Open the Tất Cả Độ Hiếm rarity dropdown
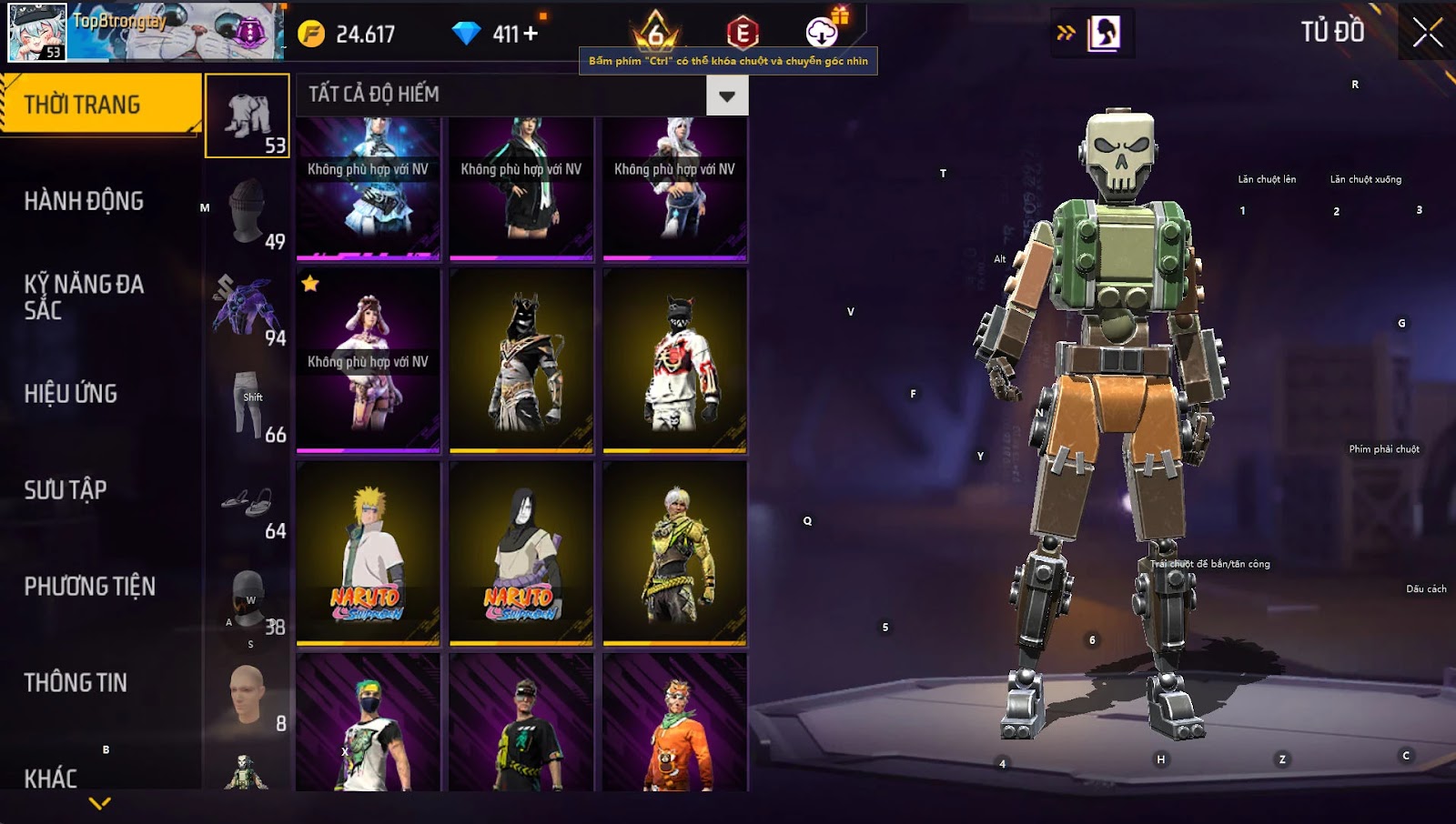1456x824 pixels. 726,95
